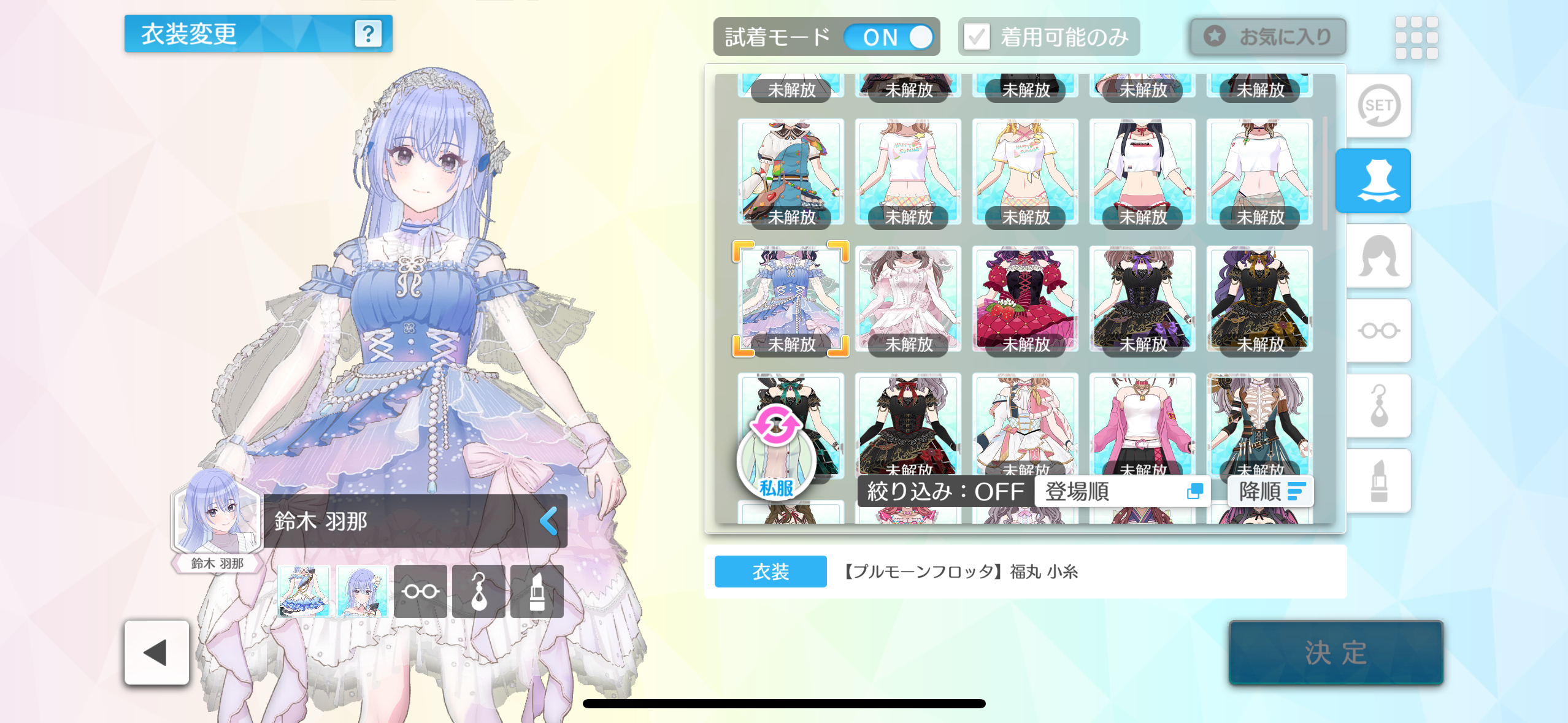Open the help question mark button
1568x723 pixels.
pos(368,34)
